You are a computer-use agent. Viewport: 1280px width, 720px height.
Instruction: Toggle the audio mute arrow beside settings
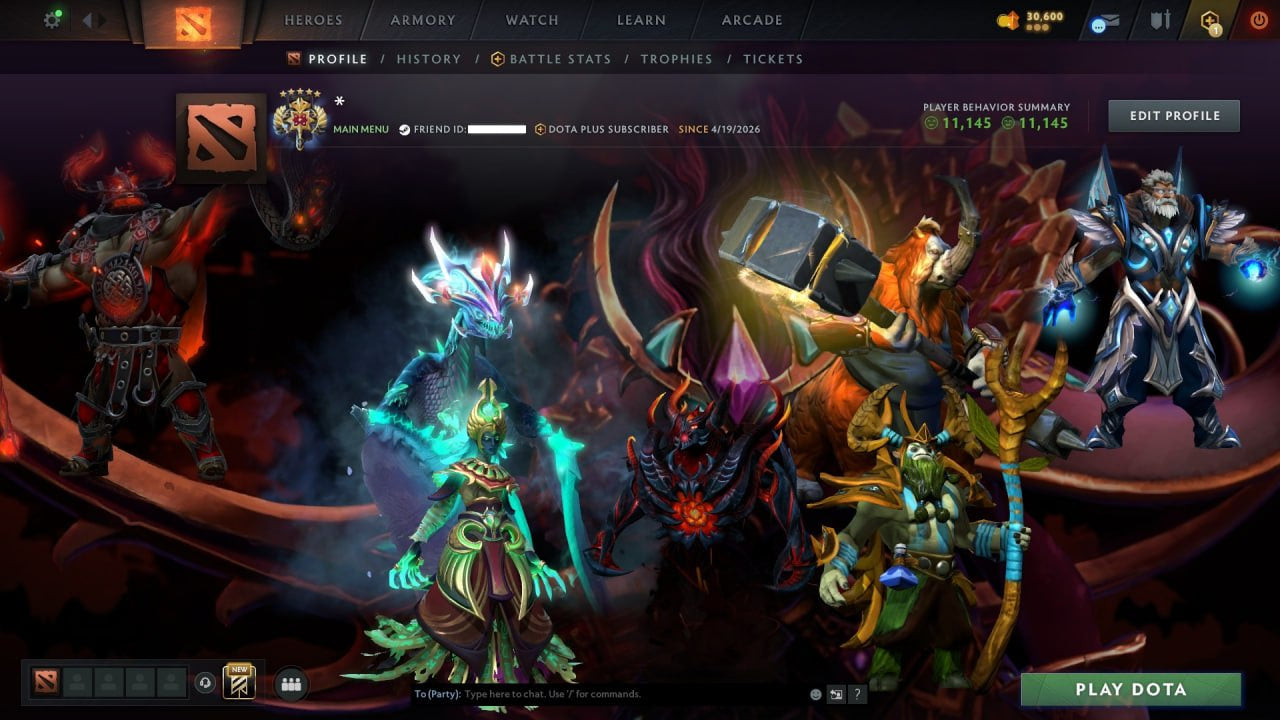[91, 18]
